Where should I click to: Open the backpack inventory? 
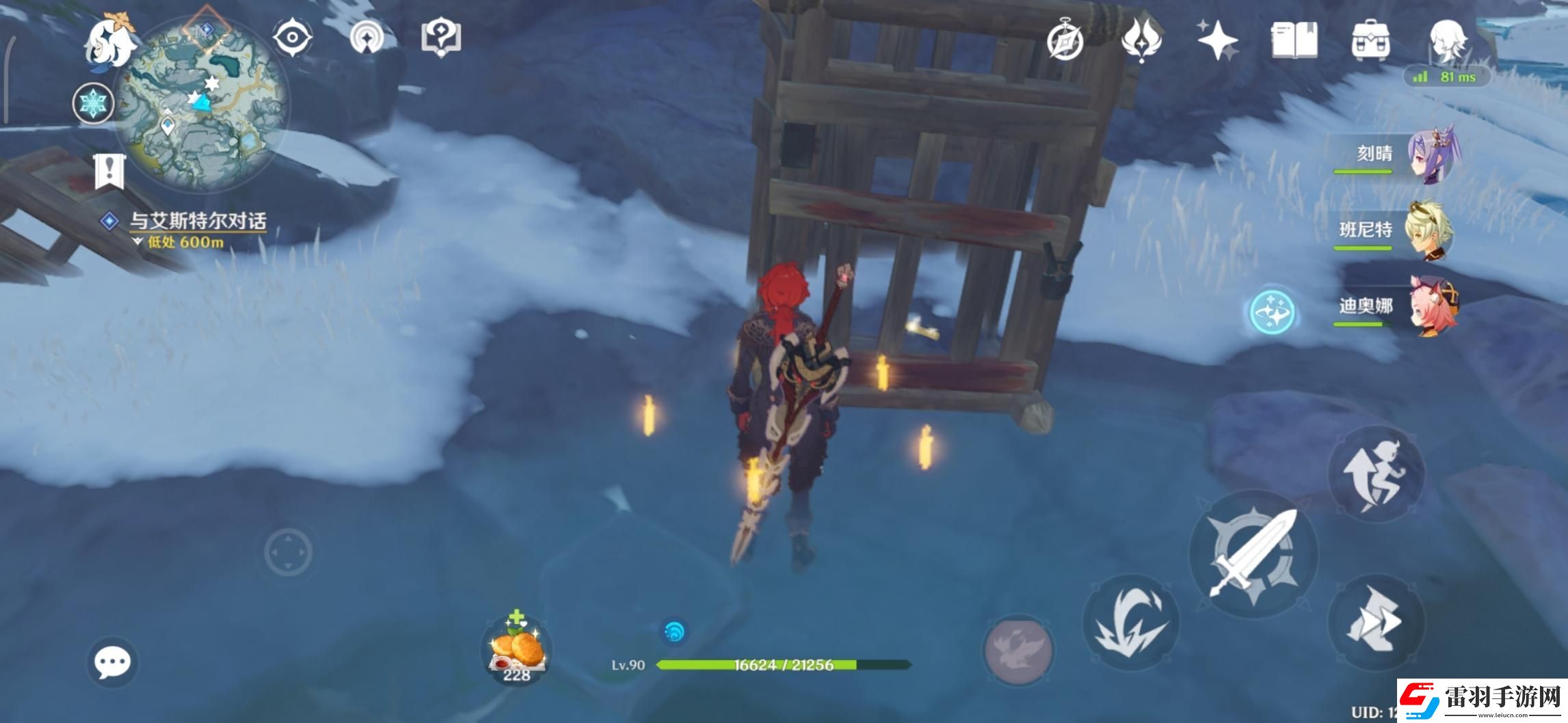tap(1370, 40)
